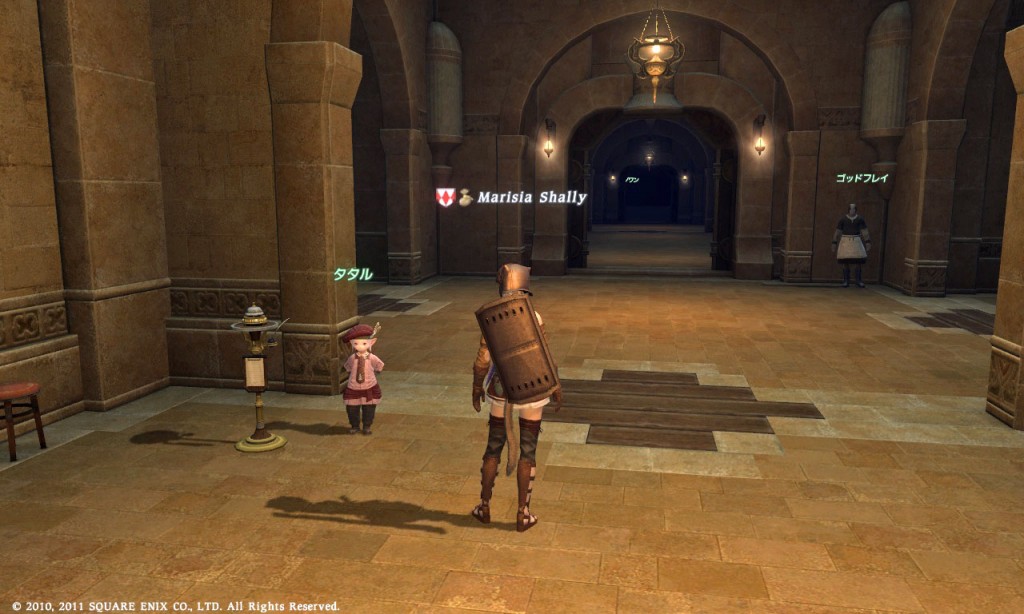Select the Marisia Shally player nameplate
Viewport: 1024px width, 614px height.
tap(530, 198)
